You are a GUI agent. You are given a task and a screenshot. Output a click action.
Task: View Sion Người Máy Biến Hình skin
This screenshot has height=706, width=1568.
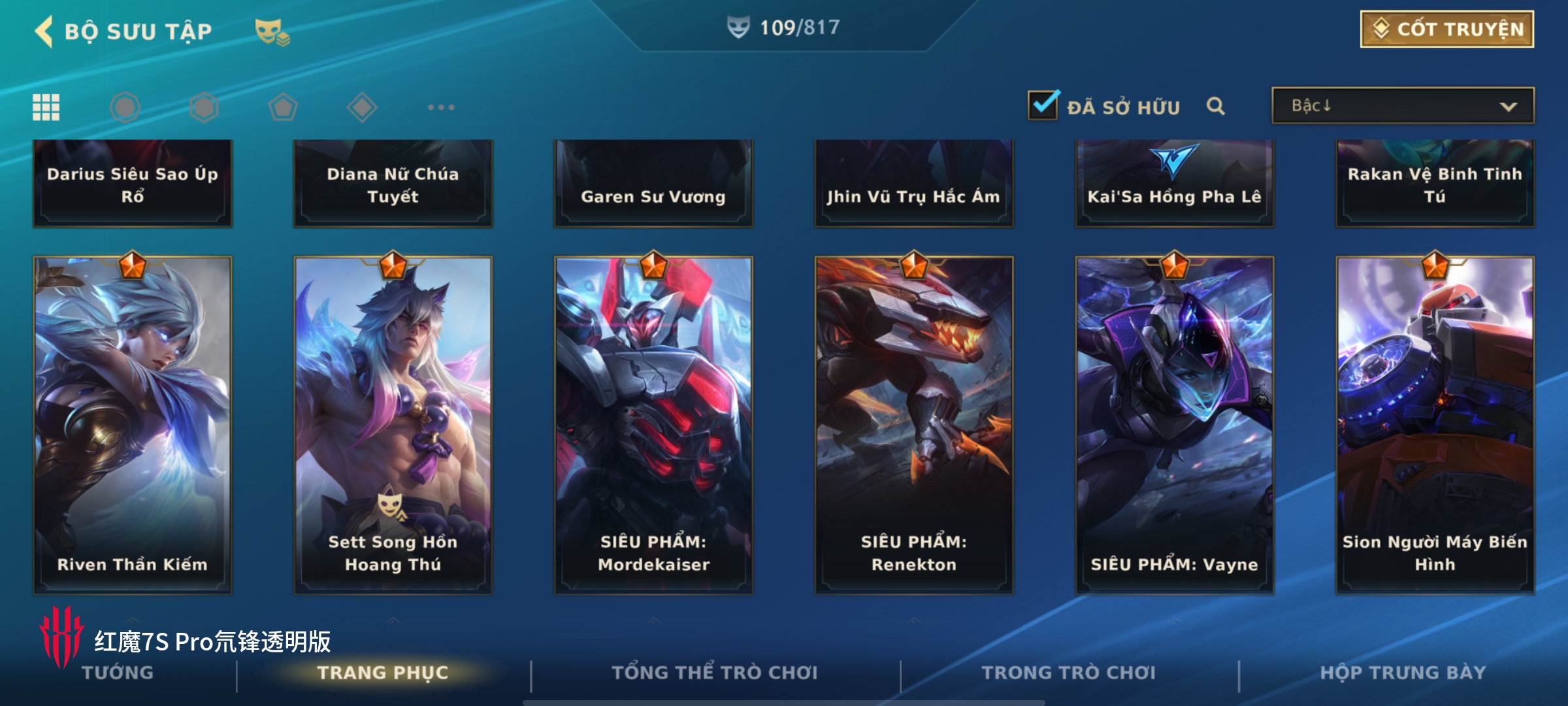[x=1435, y=425]
